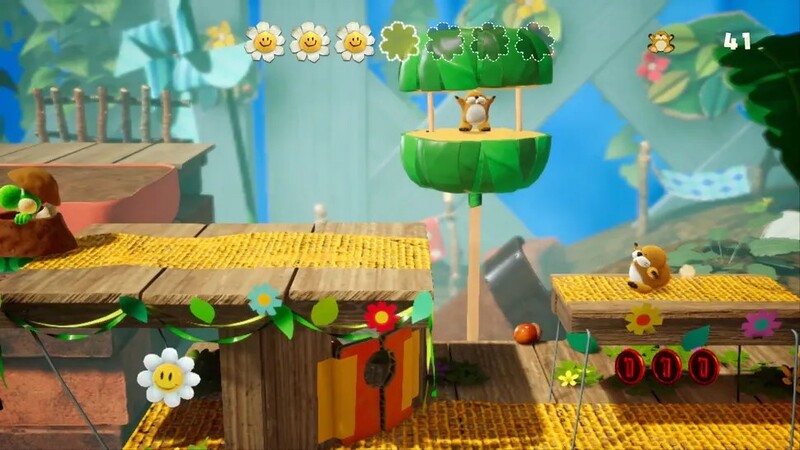Click the solid green flower slot in the HUD
Image resolution: width=800 pixels, height=450 pixels.
tap(400, 41)
